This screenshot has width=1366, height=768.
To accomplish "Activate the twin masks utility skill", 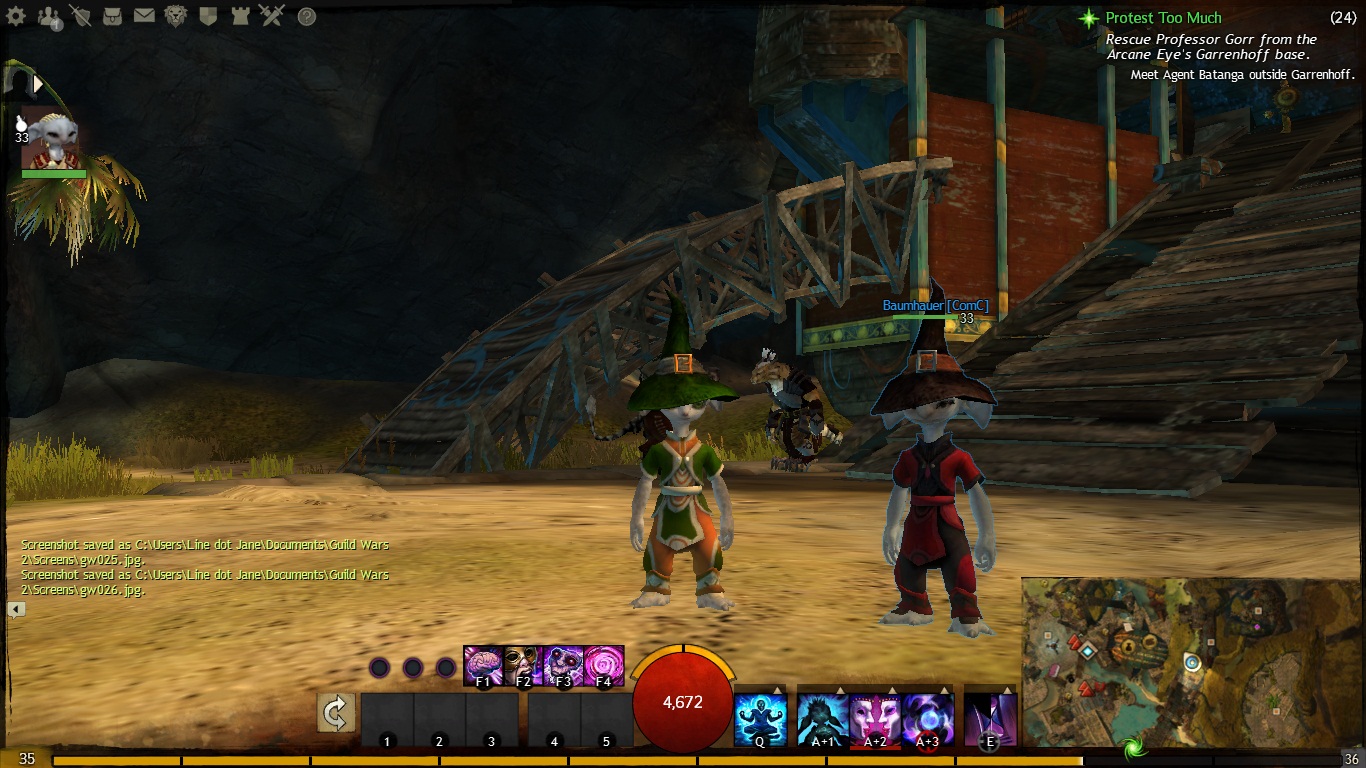I will pyautogui.click(x=874, y=720).
